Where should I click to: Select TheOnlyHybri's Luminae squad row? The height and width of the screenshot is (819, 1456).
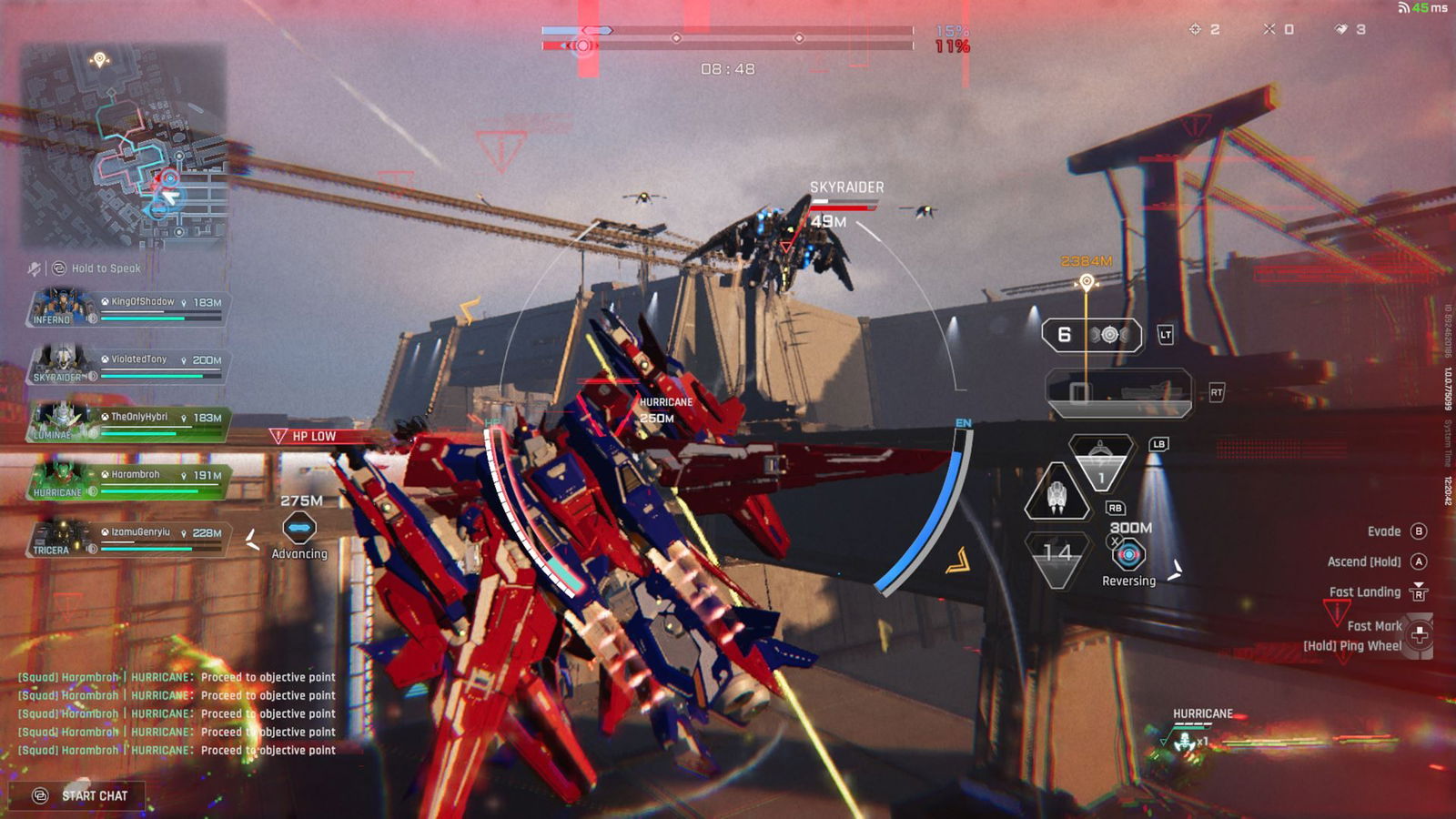[x=127, y=423]
